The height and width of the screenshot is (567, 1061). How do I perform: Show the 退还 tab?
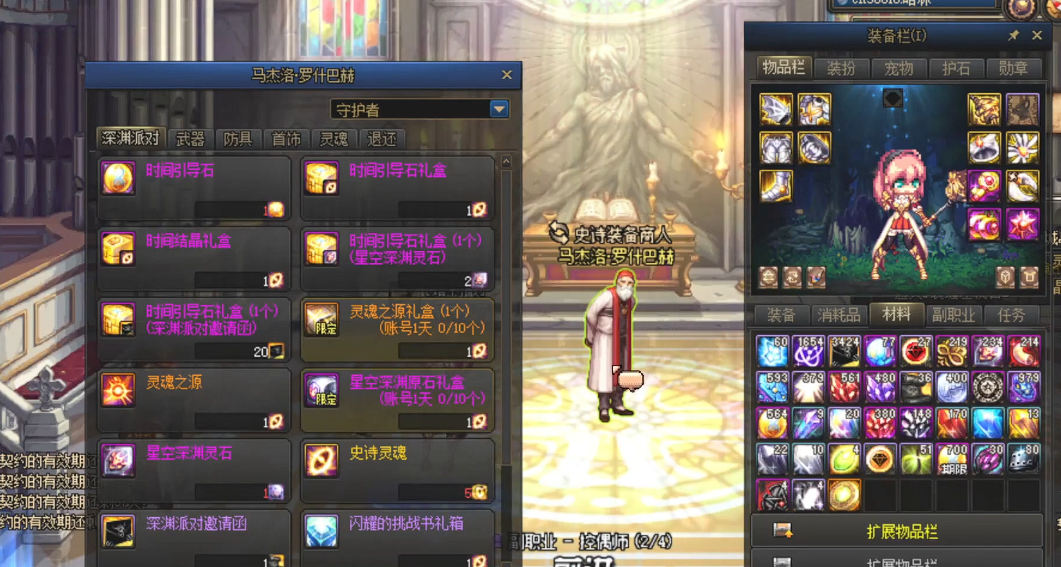[382, 139]
